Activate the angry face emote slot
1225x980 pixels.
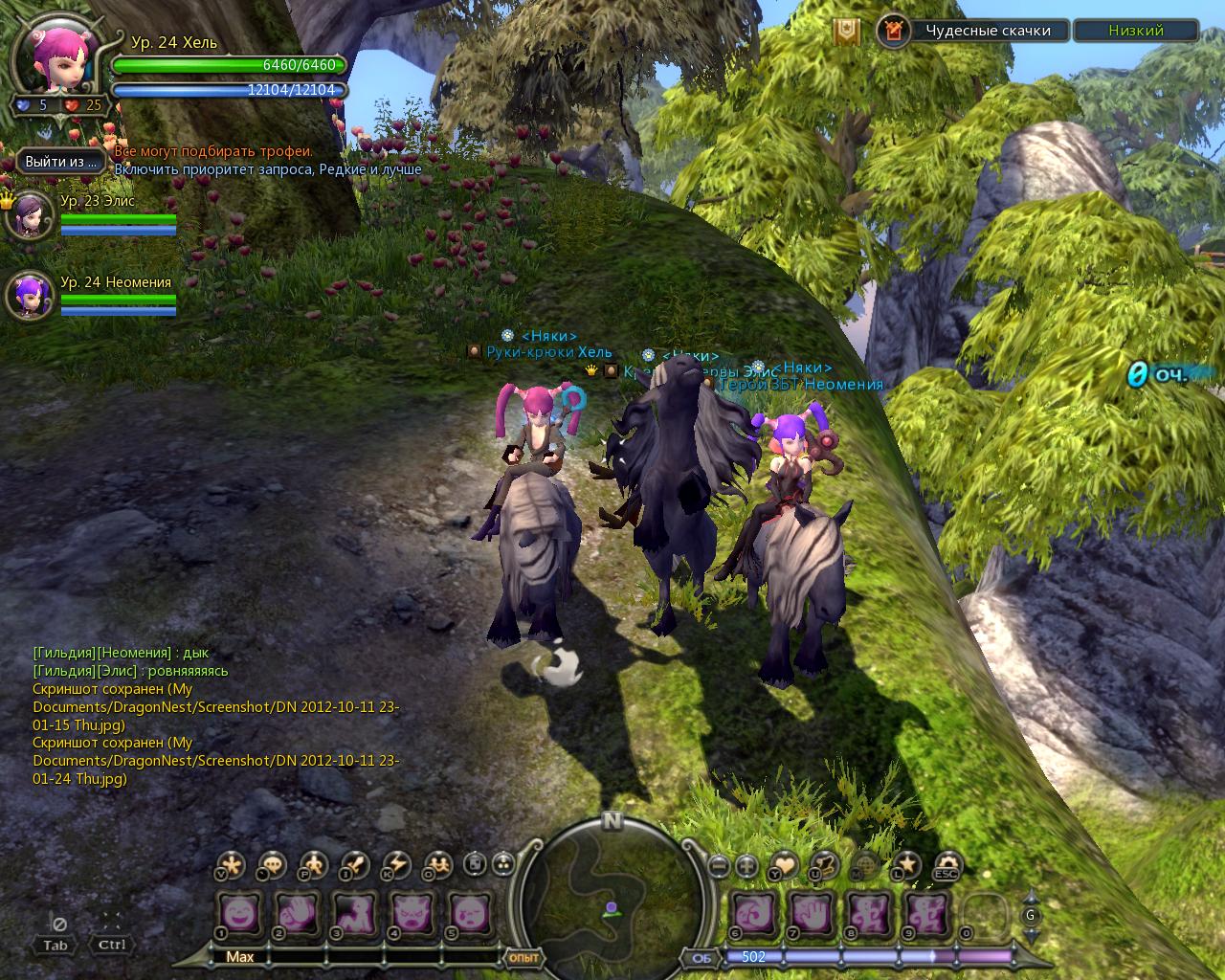click(x=412, y=914)
